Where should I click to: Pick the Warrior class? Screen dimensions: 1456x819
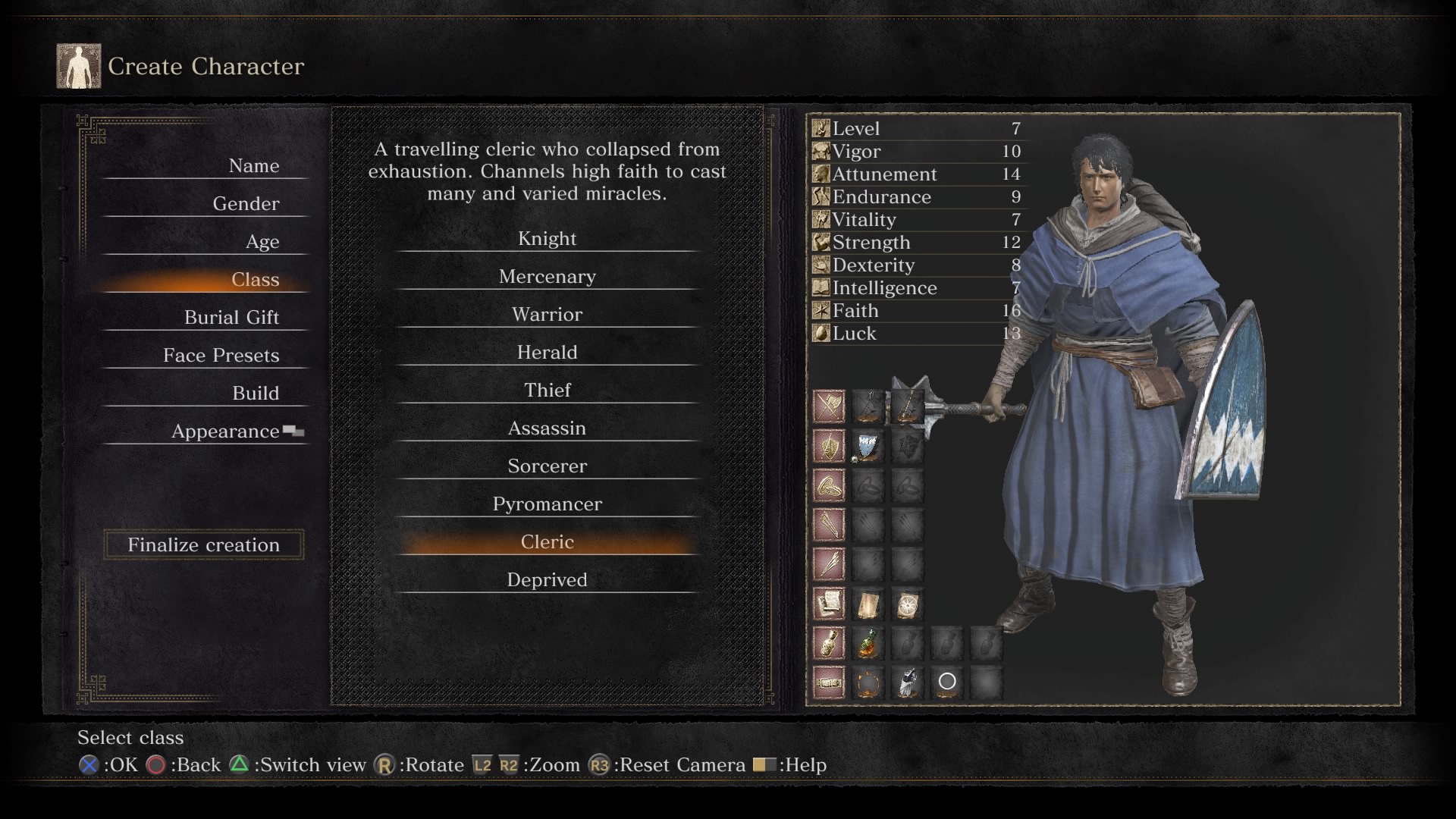pyautogui.click(x=547, y=315)
